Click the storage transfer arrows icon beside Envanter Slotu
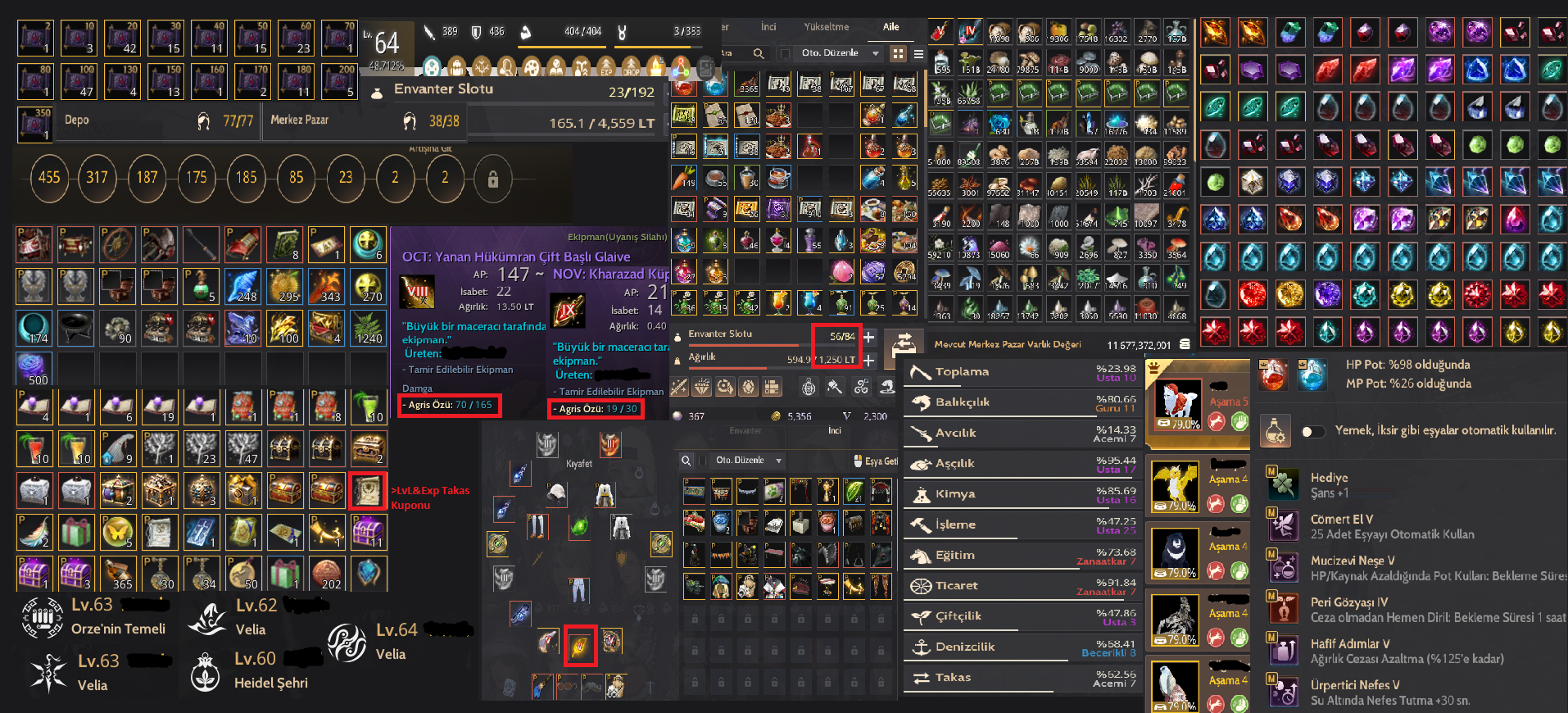 tap(904, 344)
